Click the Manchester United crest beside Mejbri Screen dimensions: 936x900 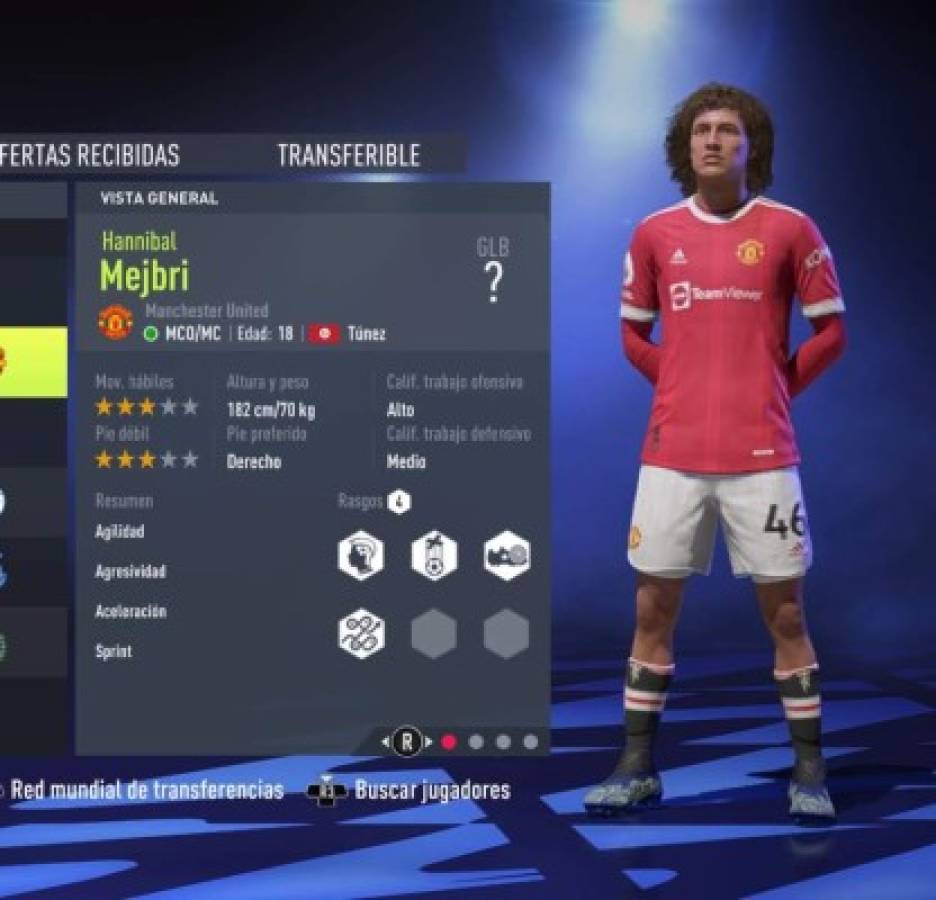(116, 322)
